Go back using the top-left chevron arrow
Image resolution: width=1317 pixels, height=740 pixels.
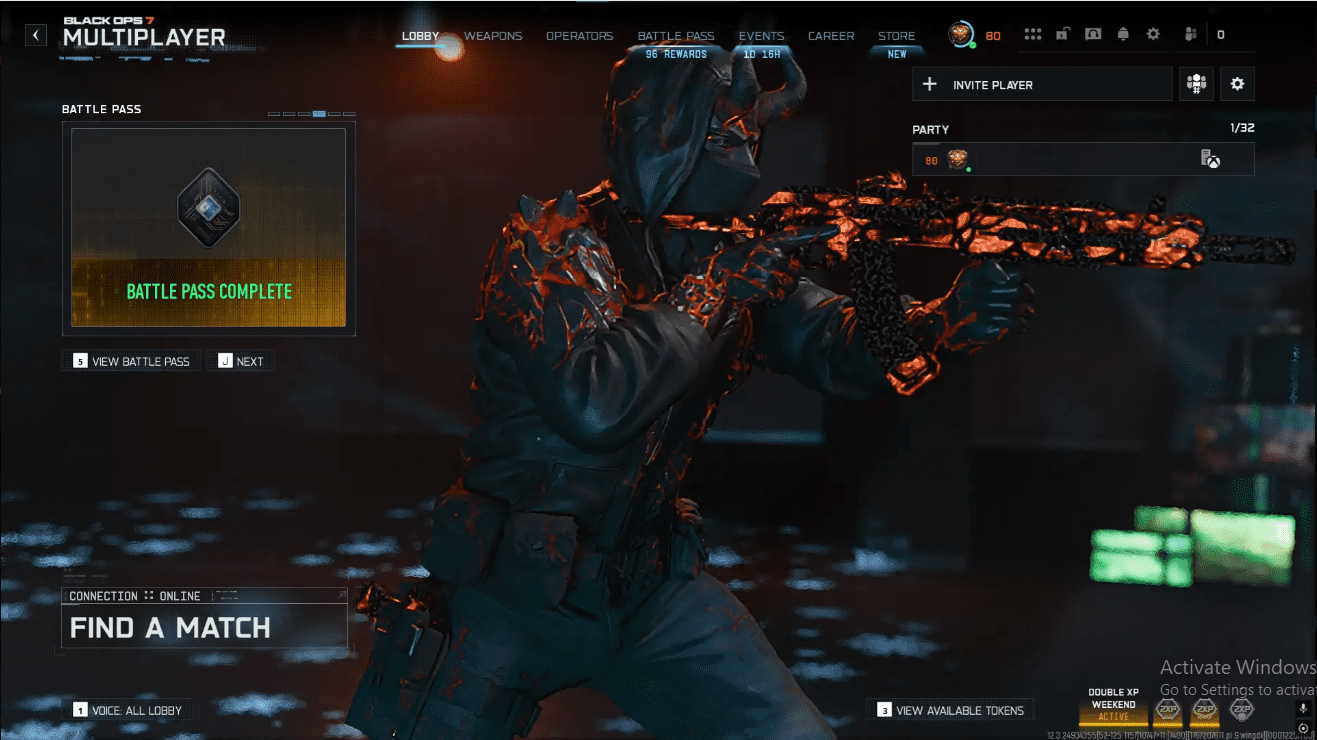(x=35, y=33)
